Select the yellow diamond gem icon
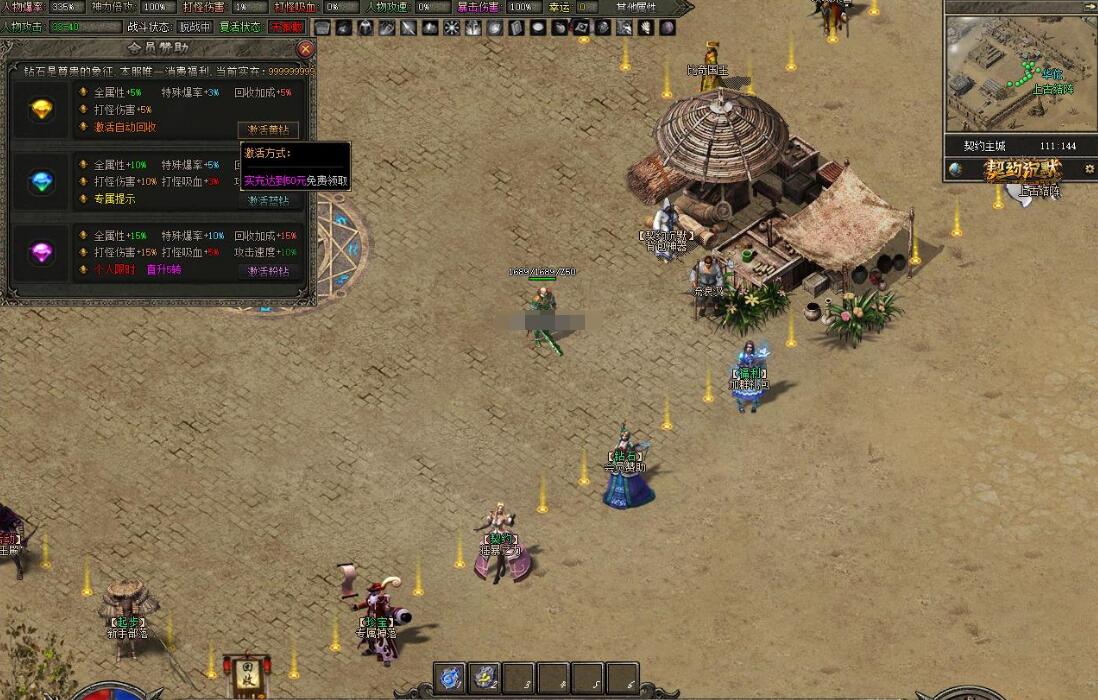The height and width of the screenshot is (700, 1098). [x=42, y=109]
